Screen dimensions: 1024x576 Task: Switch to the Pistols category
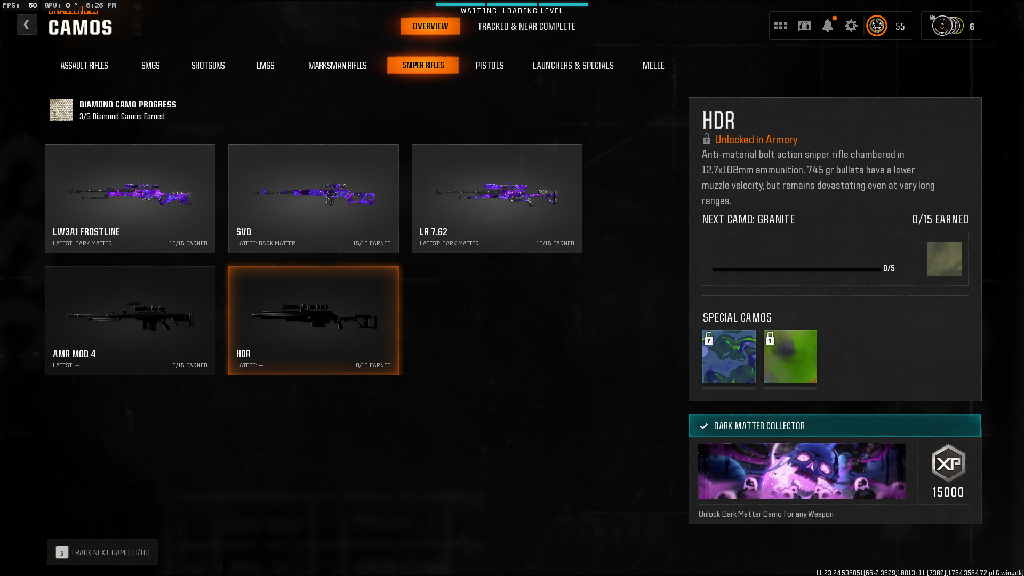coord(489,66)
